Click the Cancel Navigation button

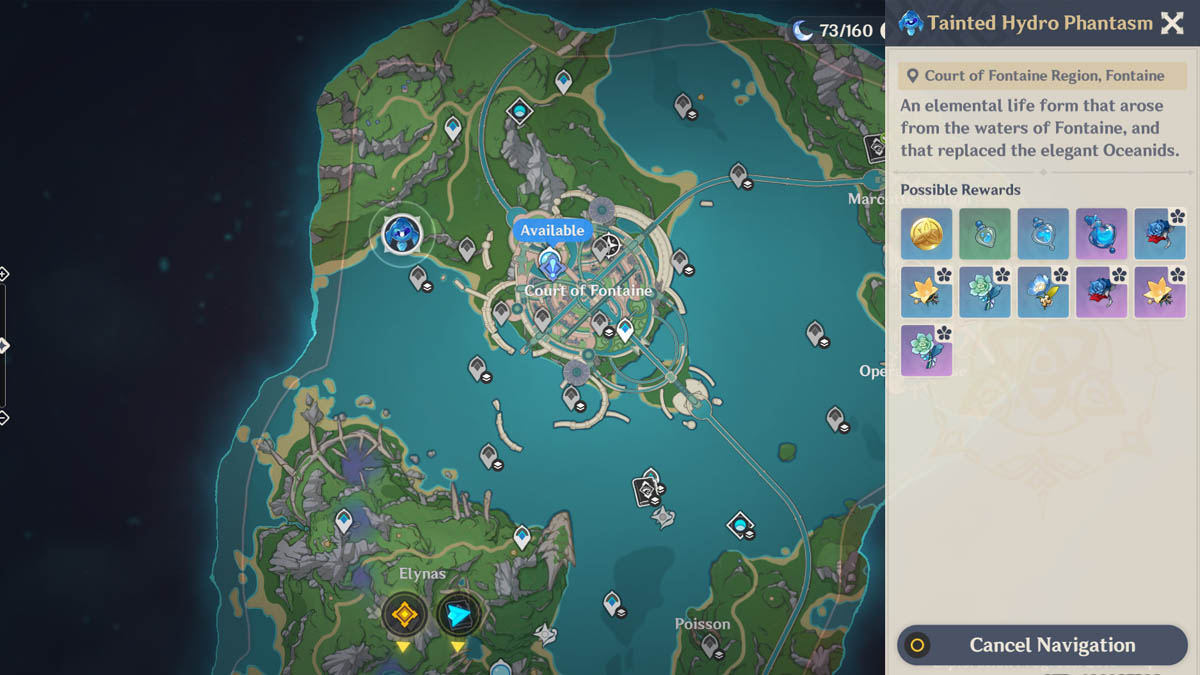tap(1042, 645)
